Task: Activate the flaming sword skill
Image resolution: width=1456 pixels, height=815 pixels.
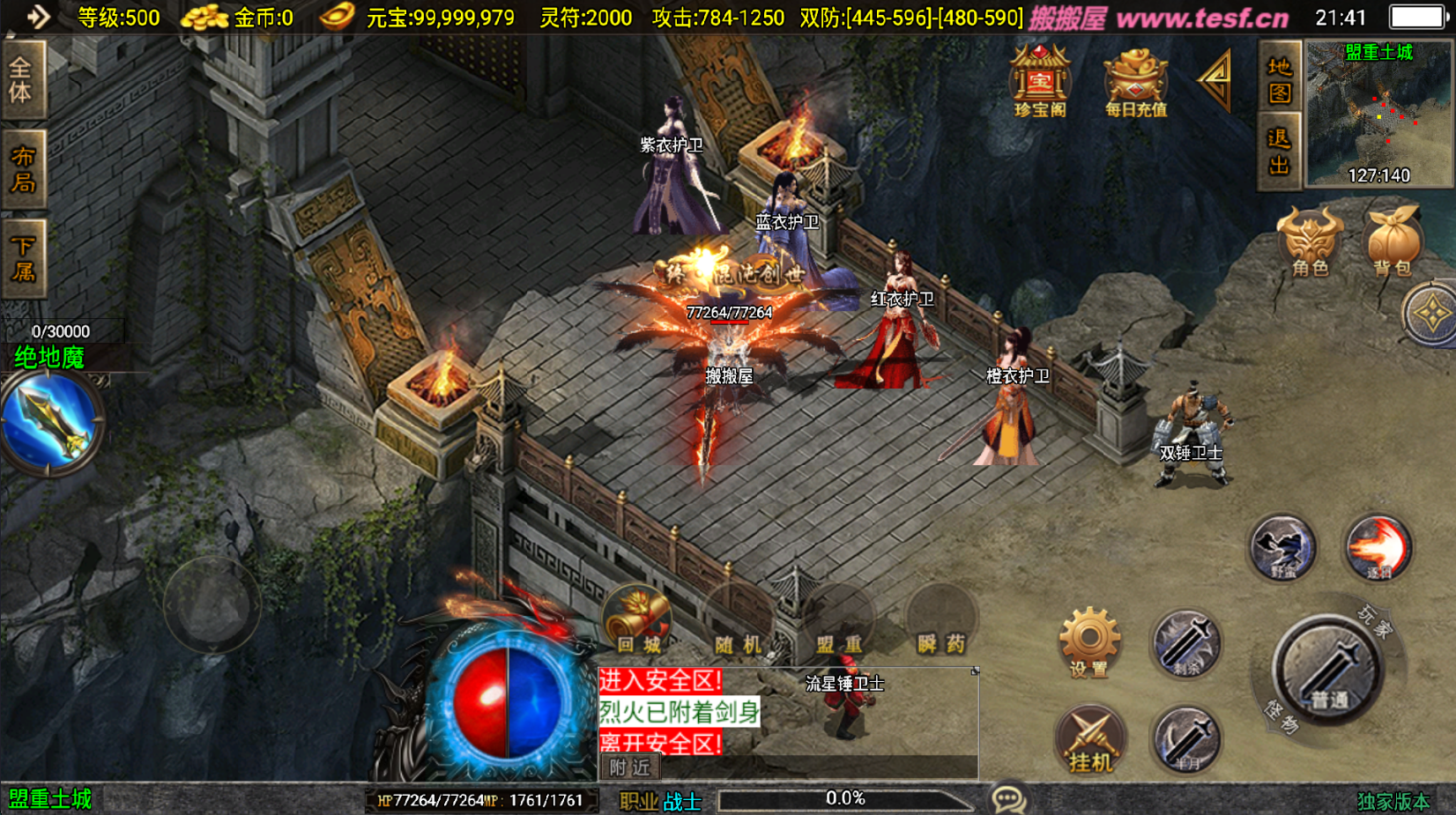Action: (x=1378, y=548)
